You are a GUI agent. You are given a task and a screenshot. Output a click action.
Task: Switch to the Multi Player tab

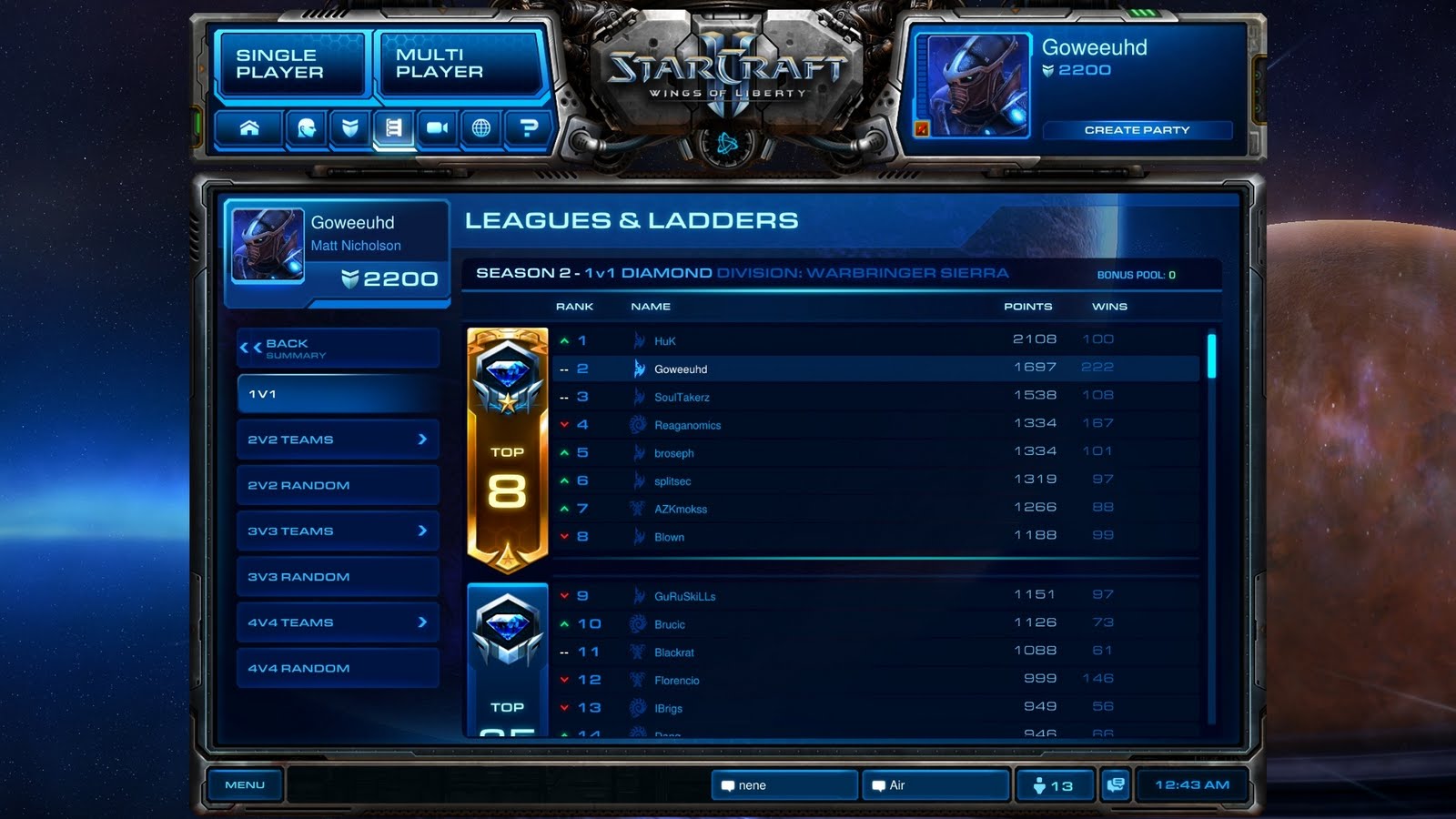point(460,64)
